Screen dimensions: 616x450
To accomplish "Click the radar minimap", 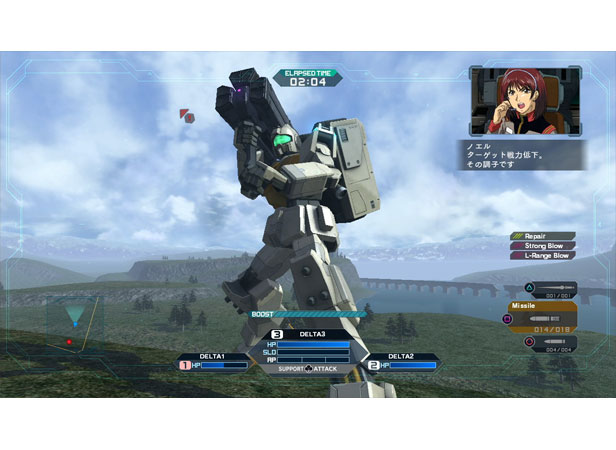I will pos(74,322).
